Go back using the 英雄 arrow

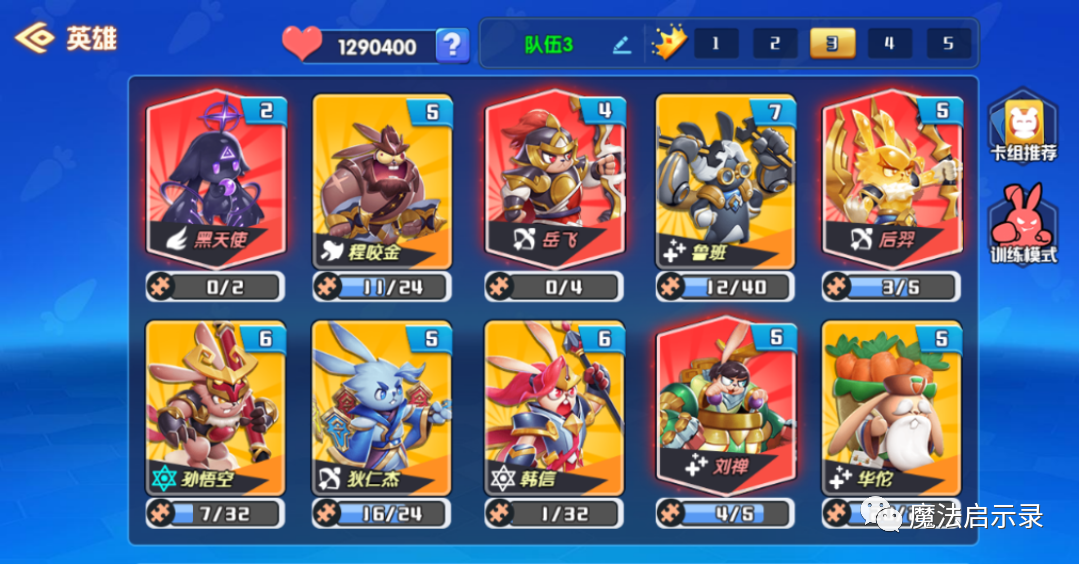click(x=36, y=39)
